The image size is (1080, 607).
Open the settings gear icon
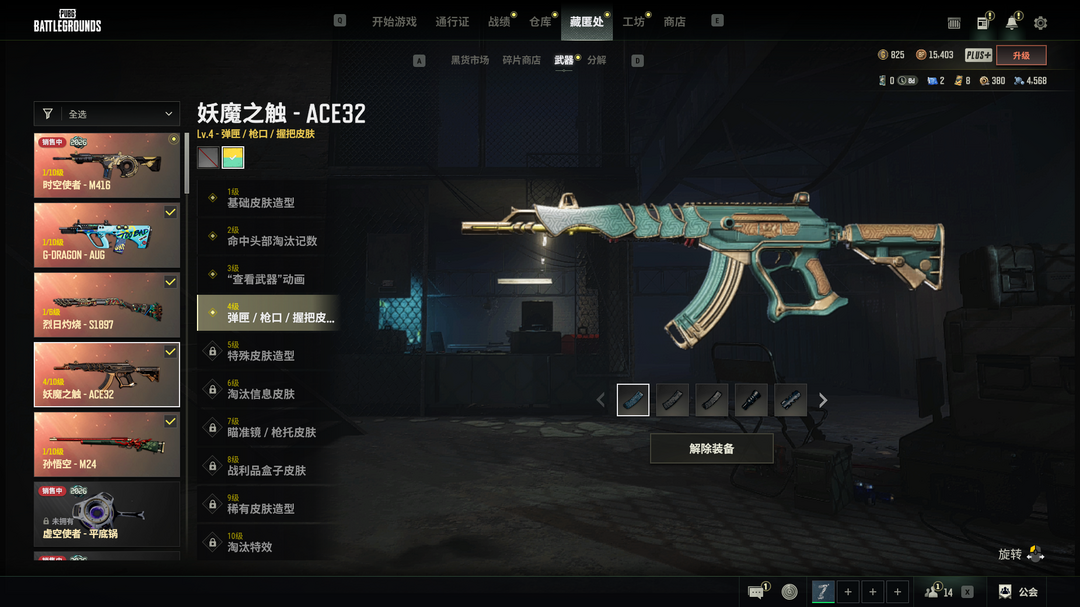pyautogui.click(x=1041, y=23)
